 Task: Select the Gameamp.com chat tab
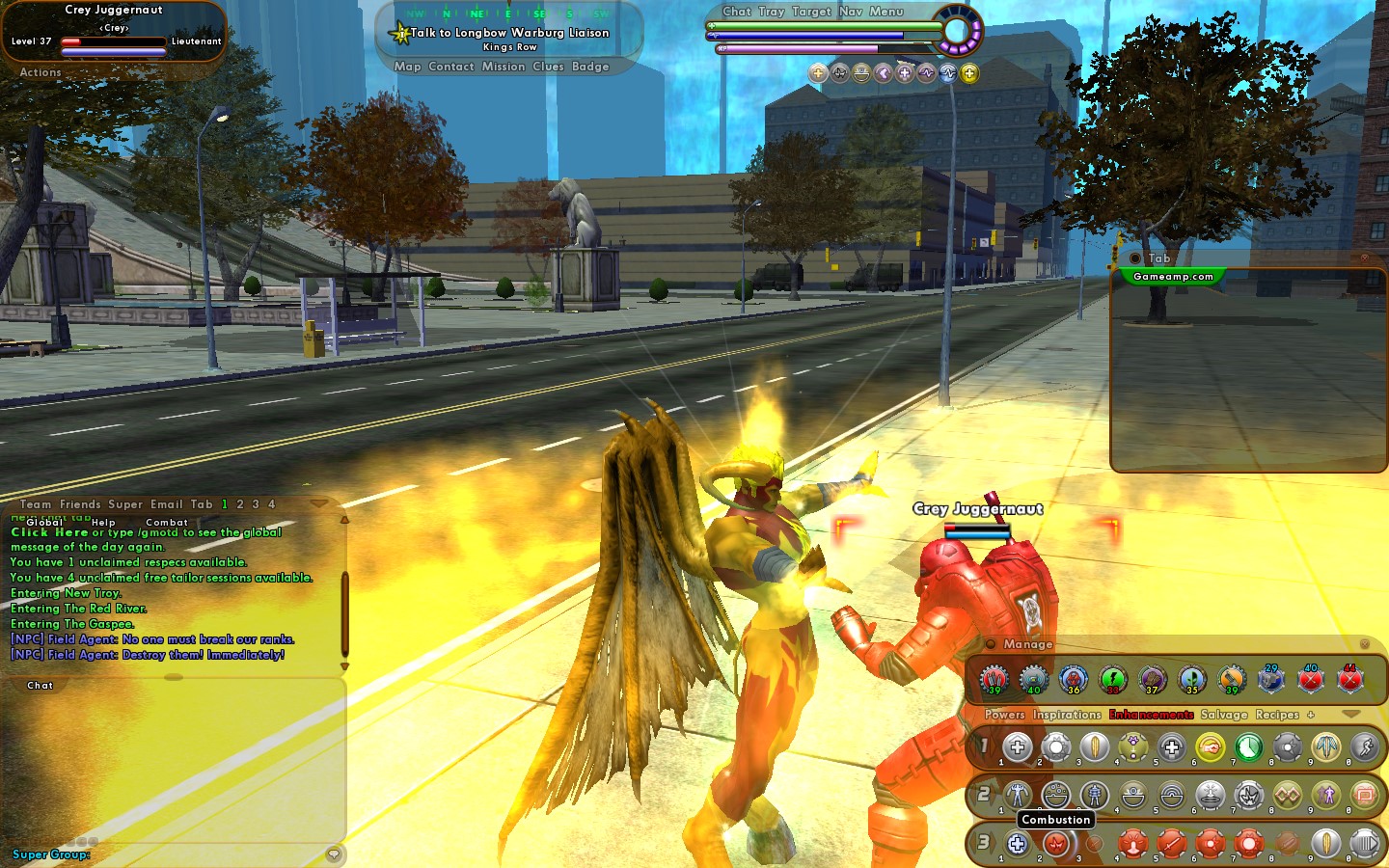click(x=1173, y=277)
